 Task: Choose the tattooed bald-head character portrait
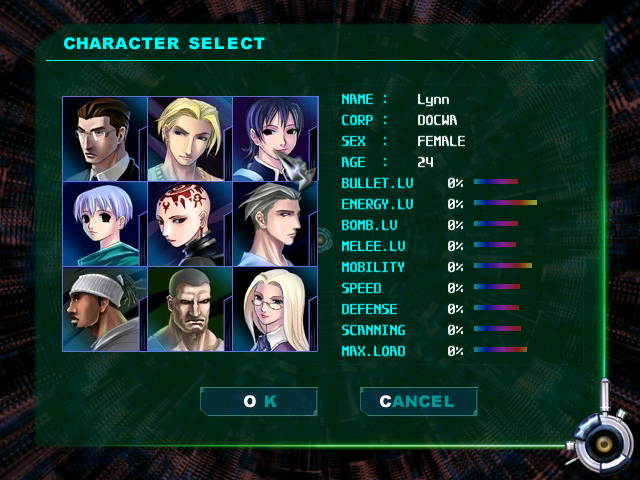(190, 224)
